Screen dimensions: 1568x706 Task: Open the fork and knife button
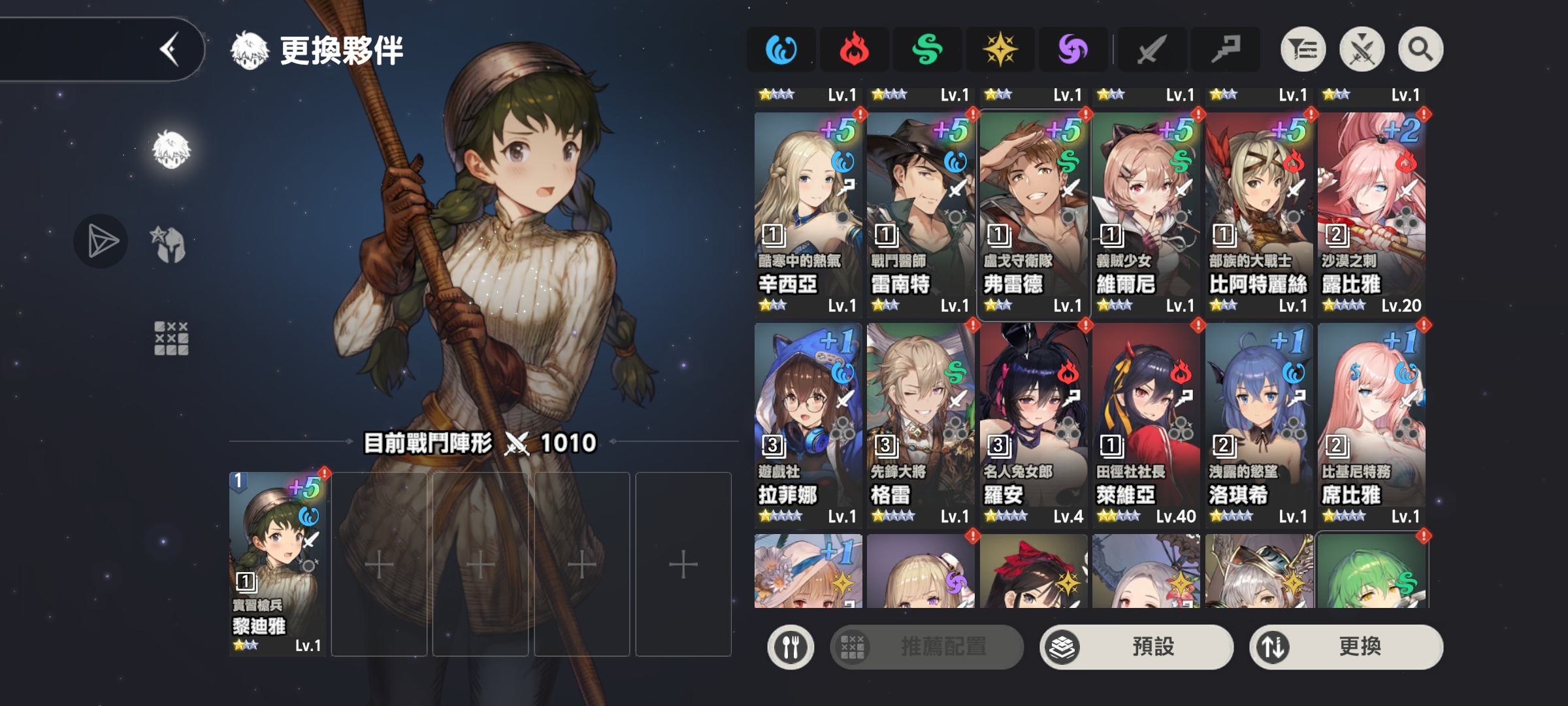[791, 647]
